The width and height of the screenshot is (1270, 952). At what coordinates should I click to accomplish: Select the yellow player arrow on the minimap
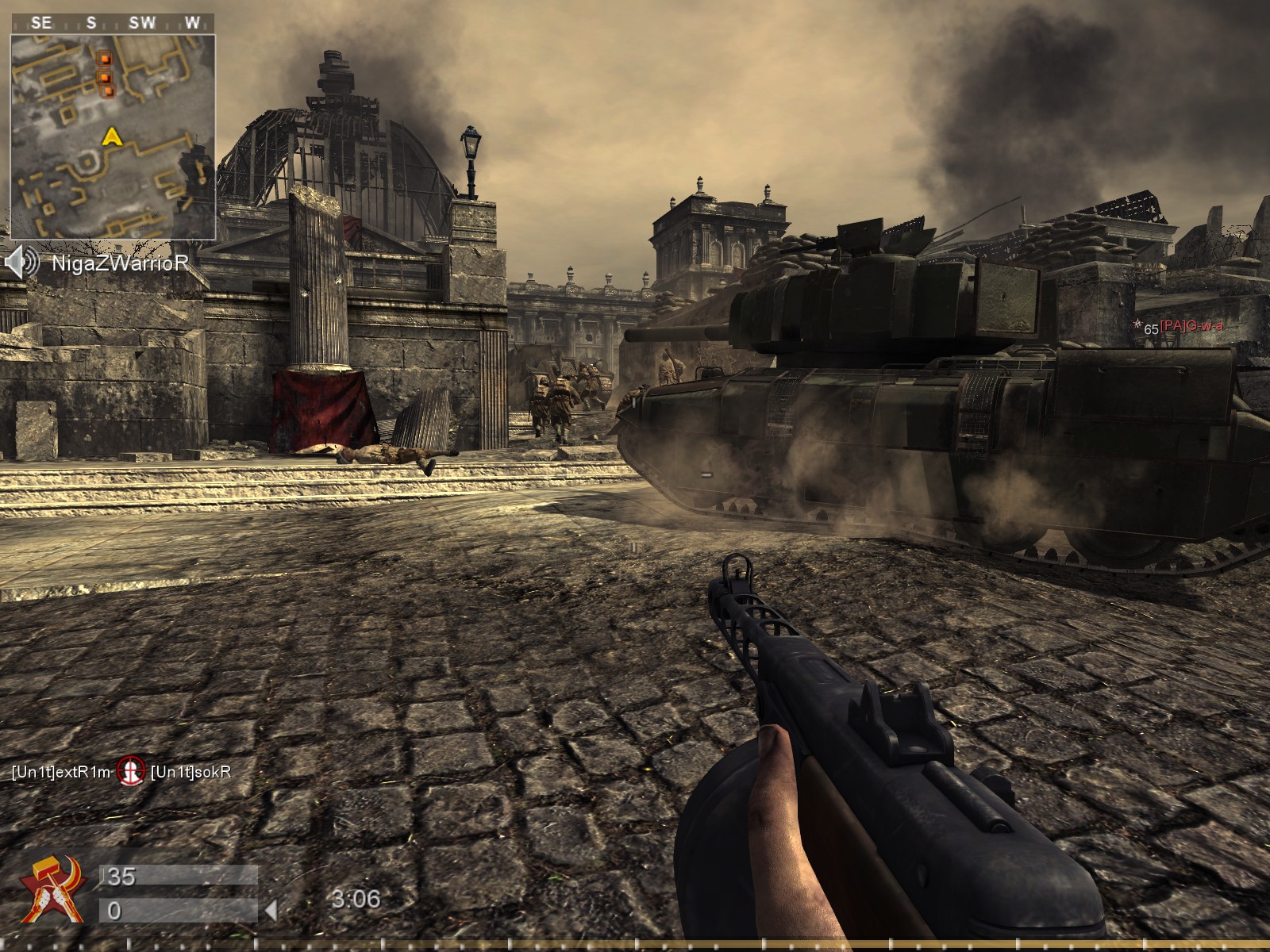tap(112, 137)
